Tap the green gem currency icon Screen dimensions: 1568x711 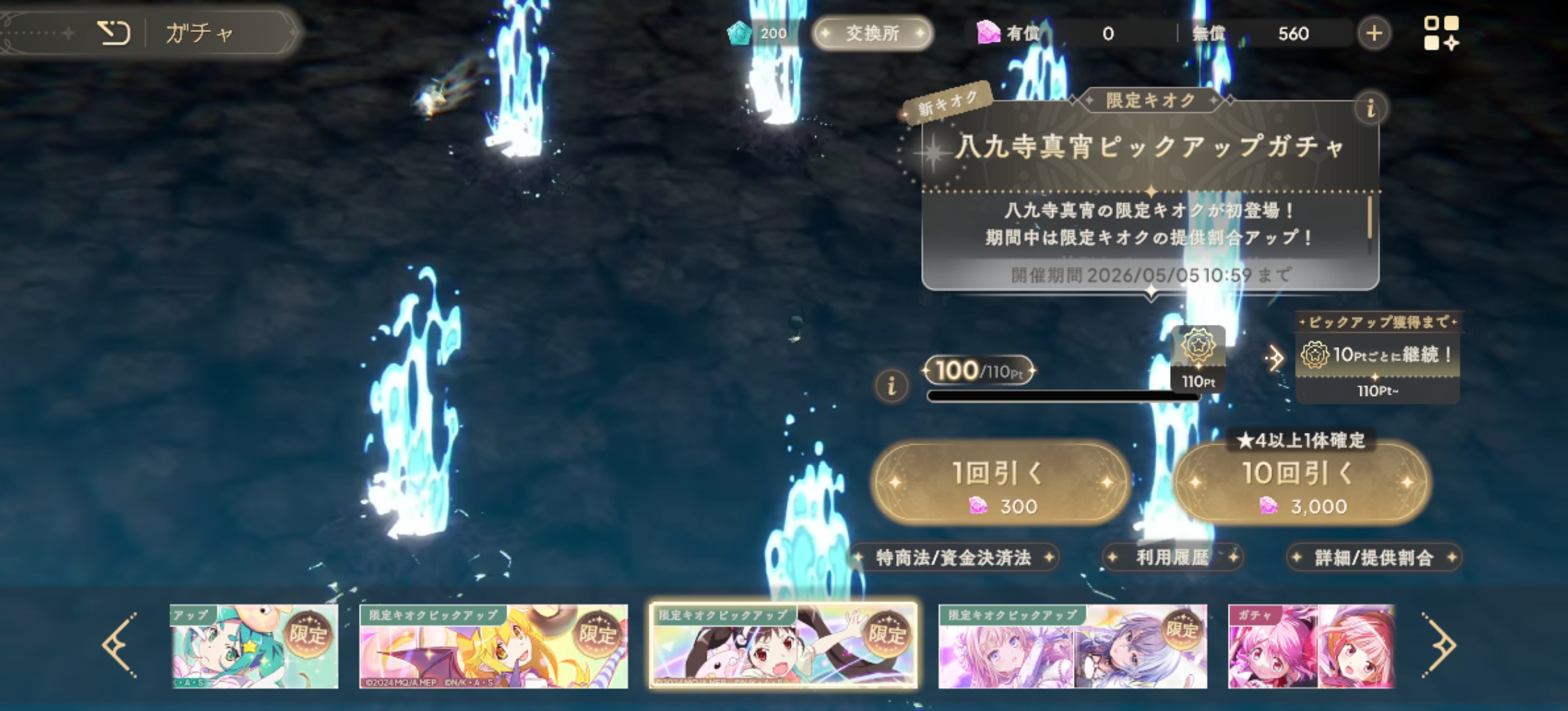click(740, 32)
